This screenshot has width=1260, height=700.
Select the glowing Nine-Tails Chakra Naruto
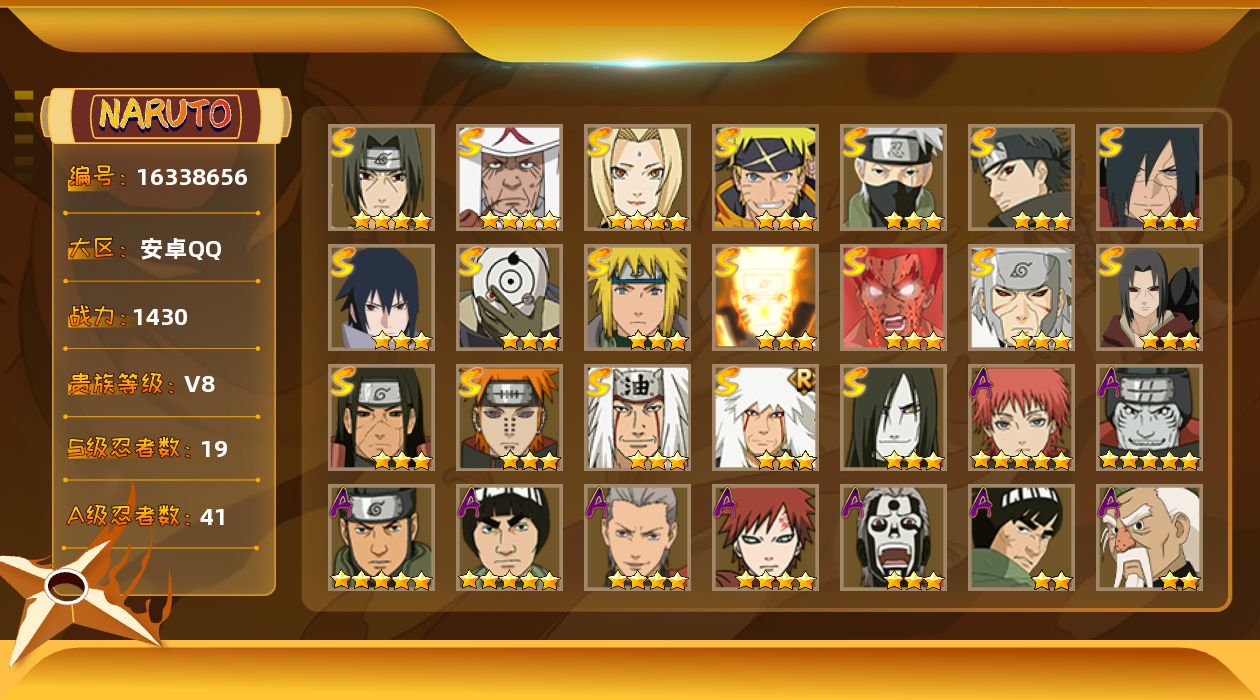(765, 298)
